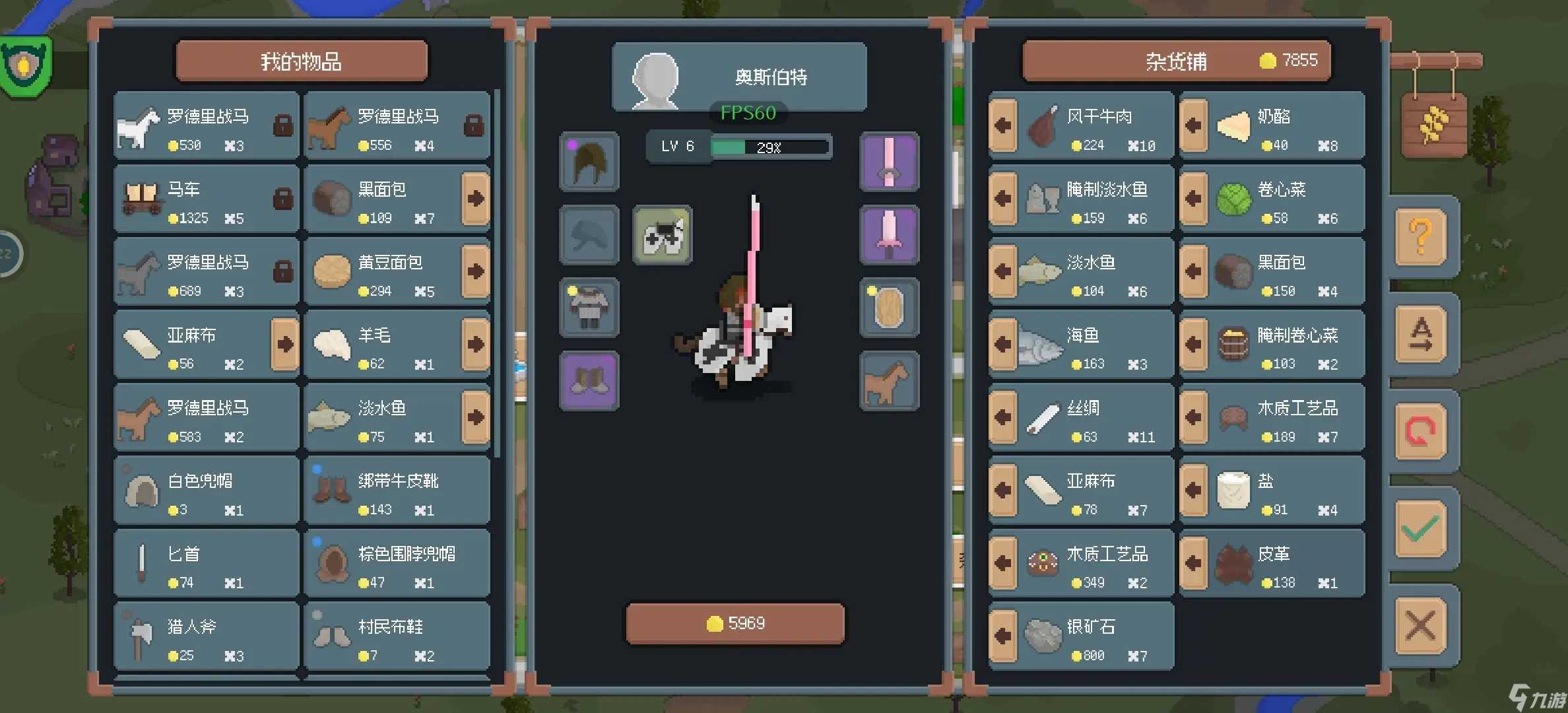Click the equipped shirt armor slot
Screen dimensions: 1568x713
(x=588, y=308)
